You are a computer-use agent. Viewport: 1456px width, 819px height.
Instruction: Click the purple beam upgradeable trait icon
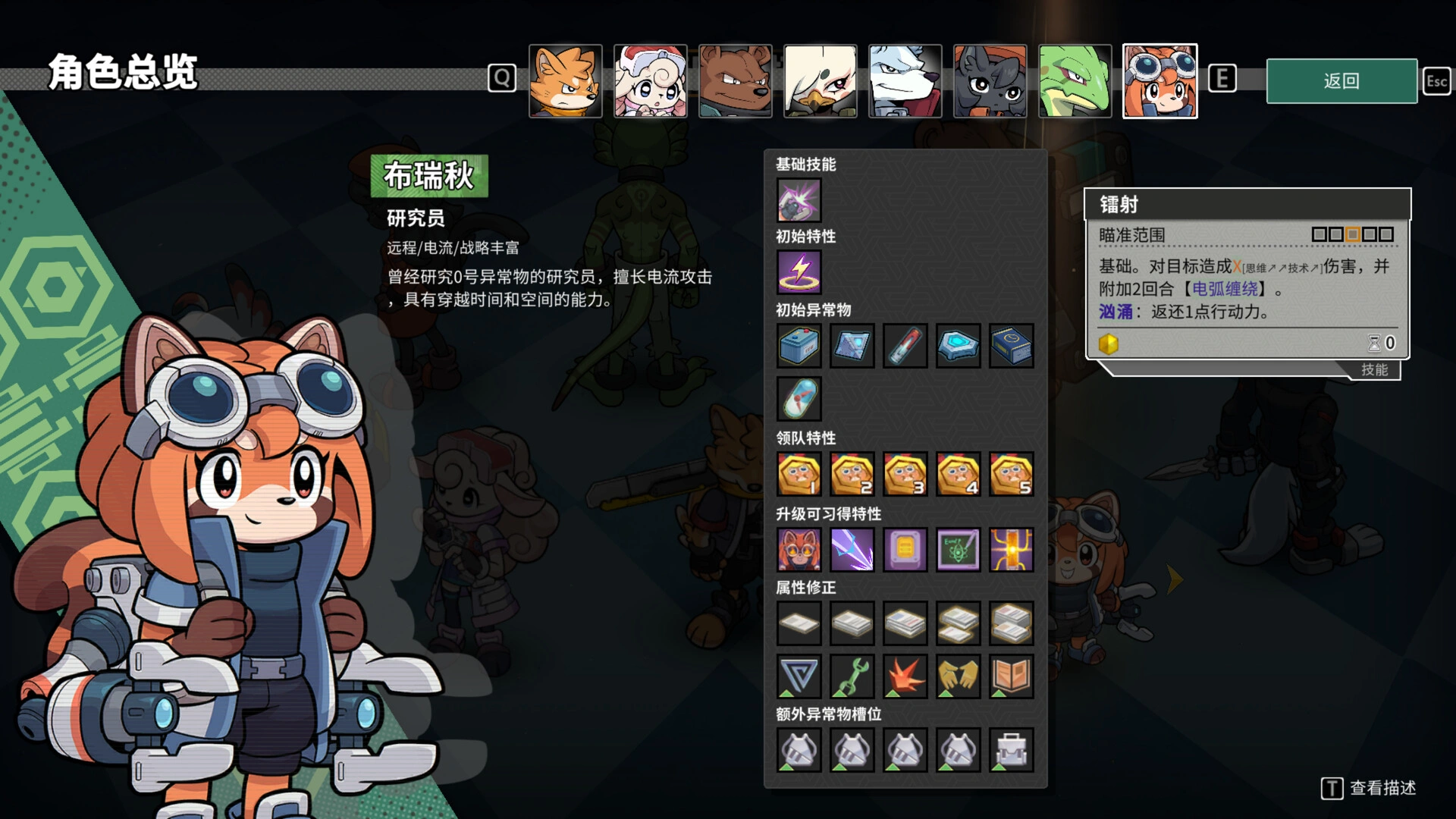click(851, 550)
